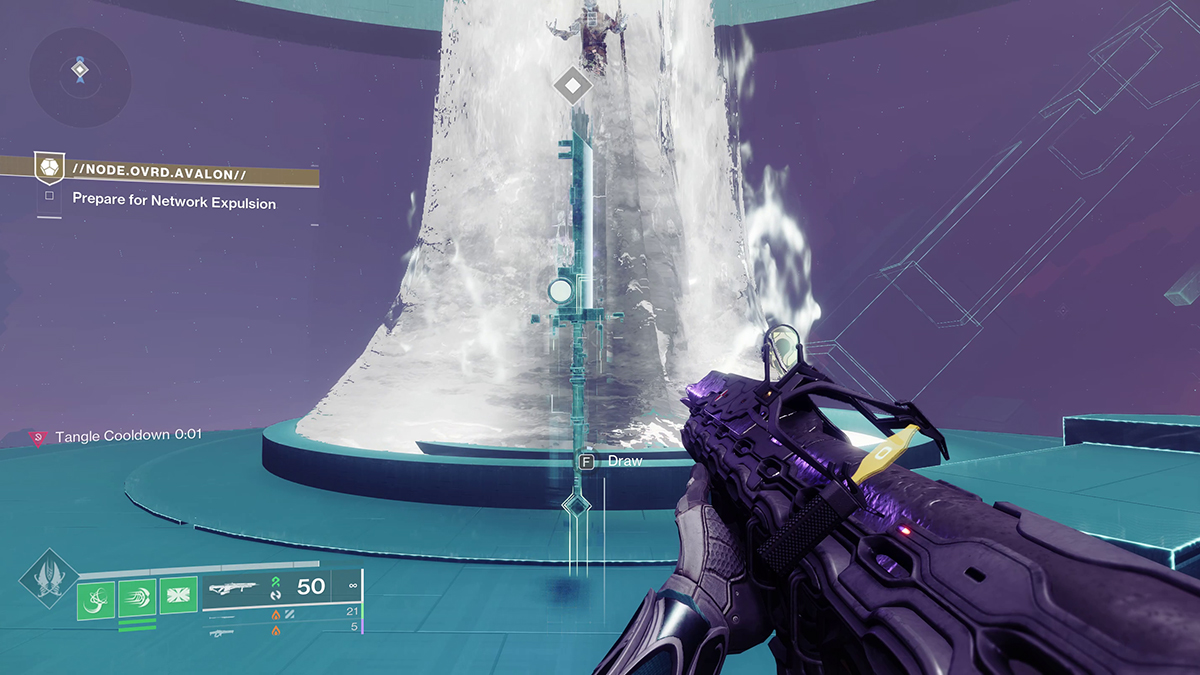Activate the green grenade ability icon
The height and width of the screenshot is (675, 1200).
[95, 597]
